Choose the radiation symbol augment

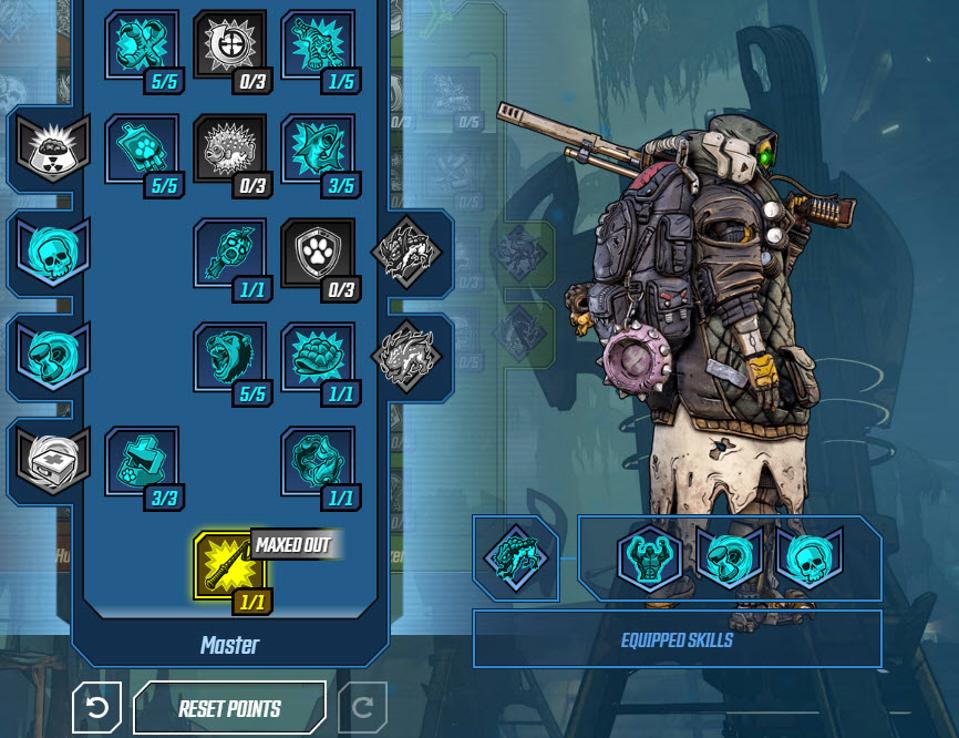(52, 150)
